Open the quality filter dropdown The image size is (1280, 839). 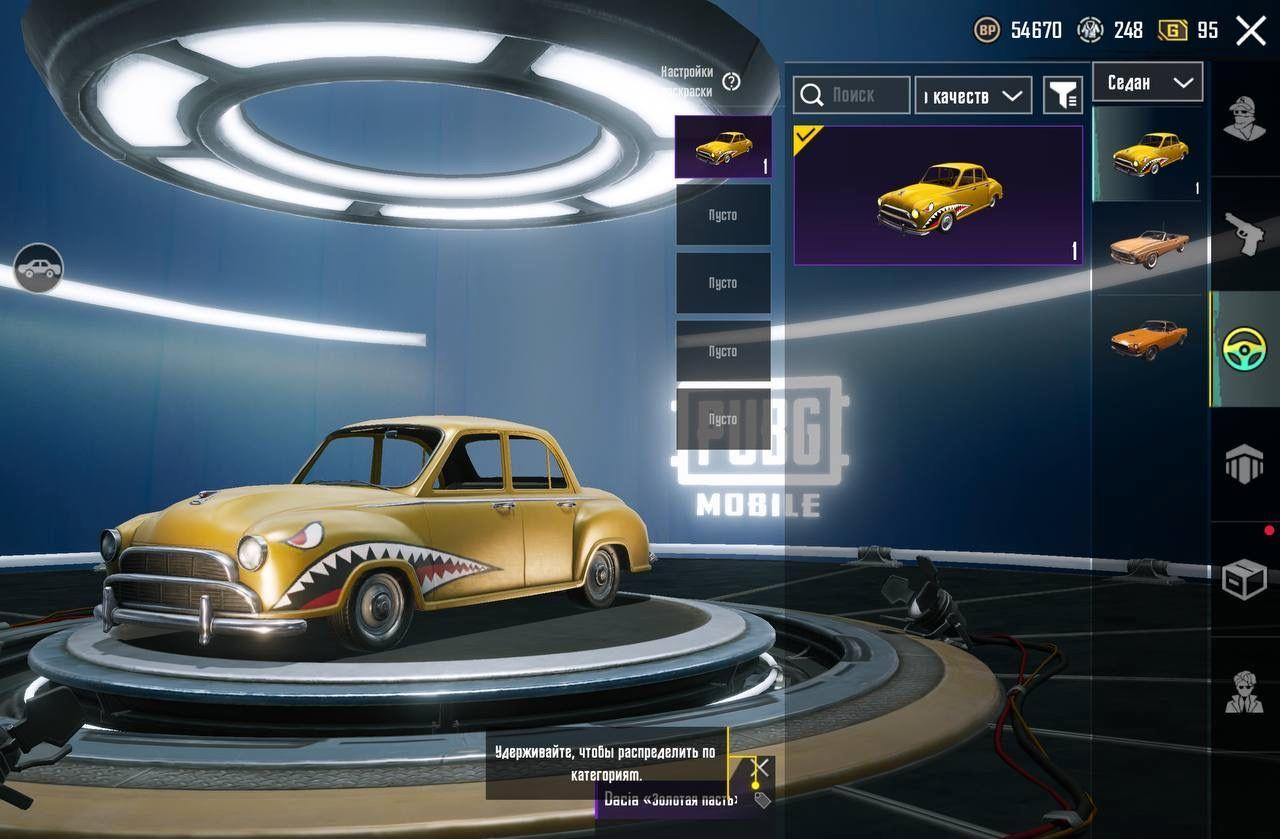click(973, 95)
